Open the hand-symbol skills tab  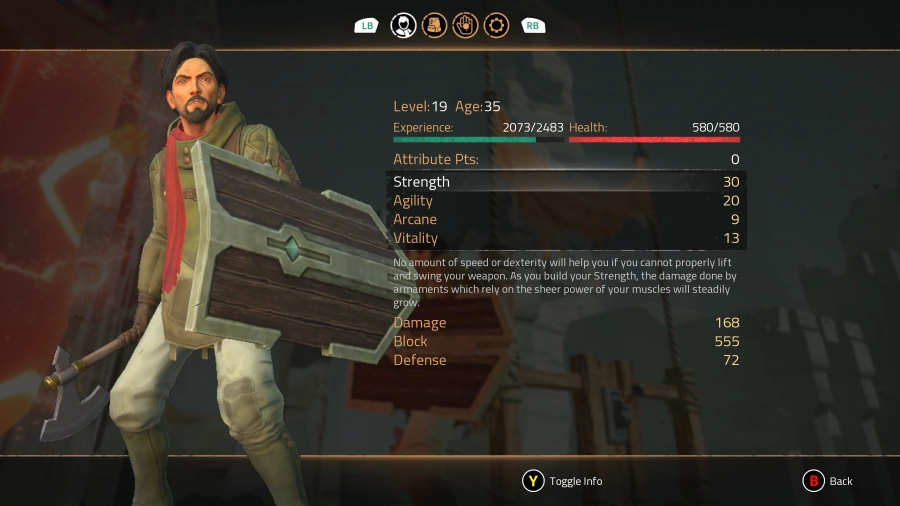coord(465,25)
